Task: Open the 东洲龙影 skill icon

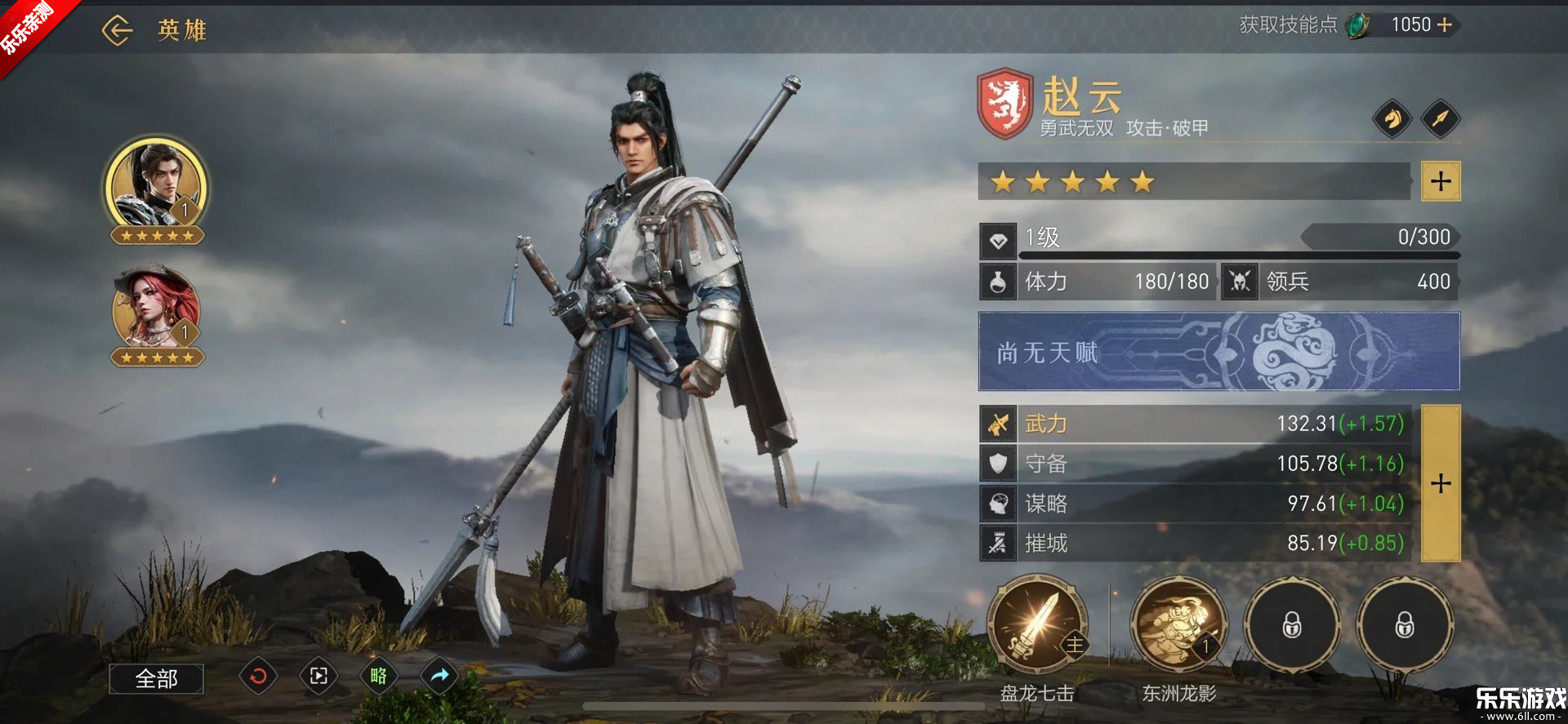Action: (1178, 625)
